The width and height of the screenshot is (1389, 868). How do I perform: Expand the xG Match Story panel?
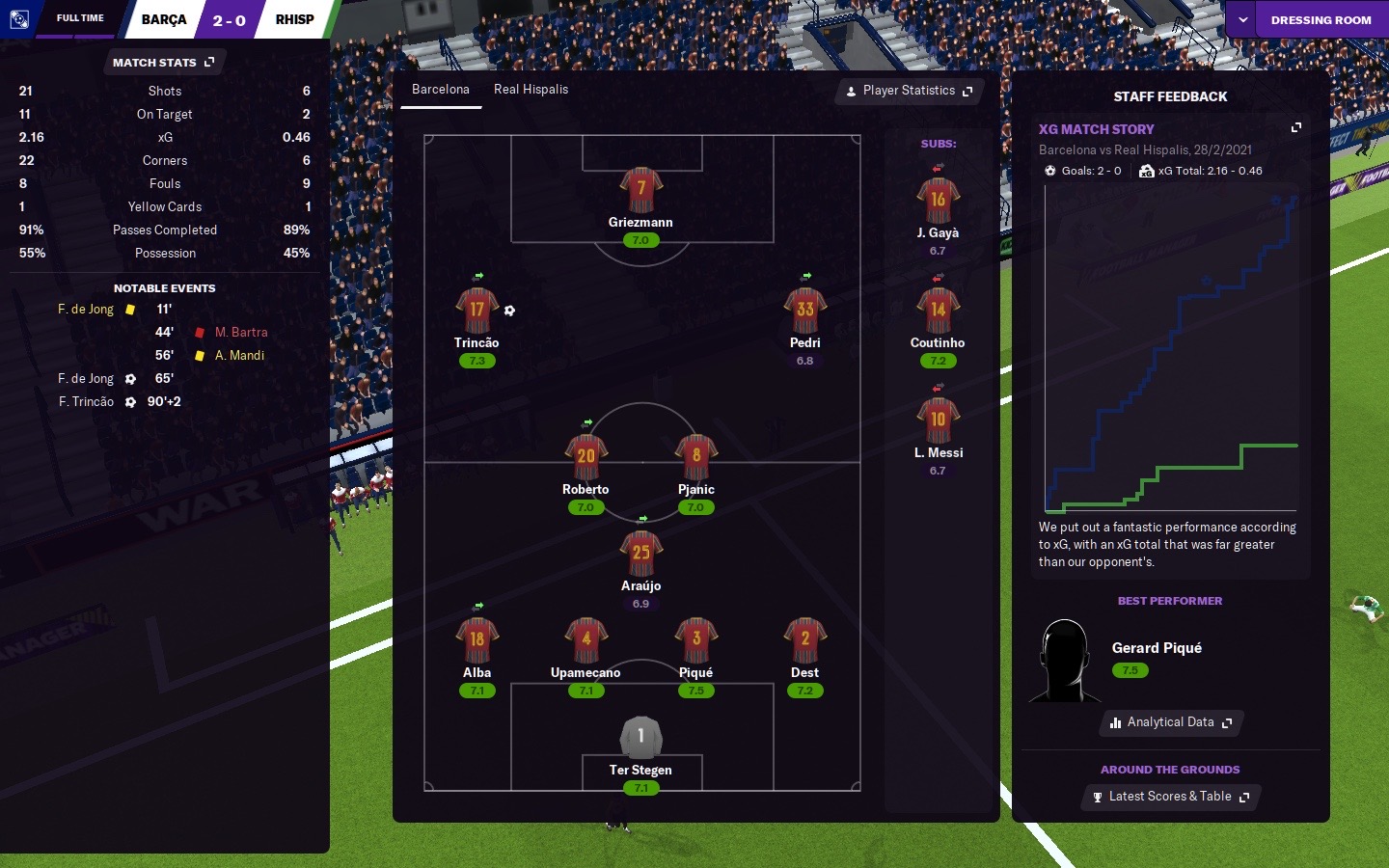1296,127
